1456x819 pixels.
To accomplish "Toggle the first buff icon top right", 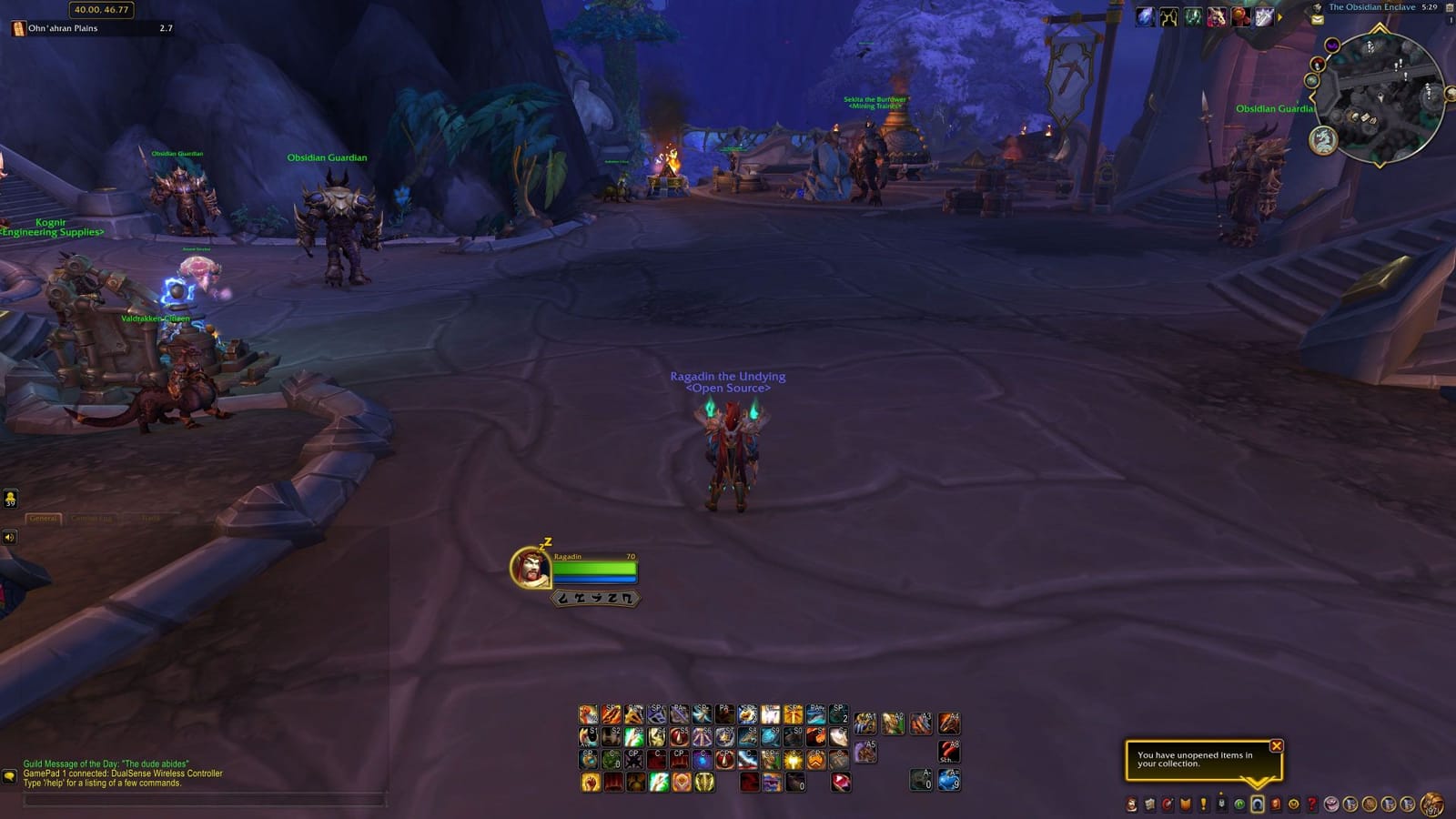I will [1147, 15].
